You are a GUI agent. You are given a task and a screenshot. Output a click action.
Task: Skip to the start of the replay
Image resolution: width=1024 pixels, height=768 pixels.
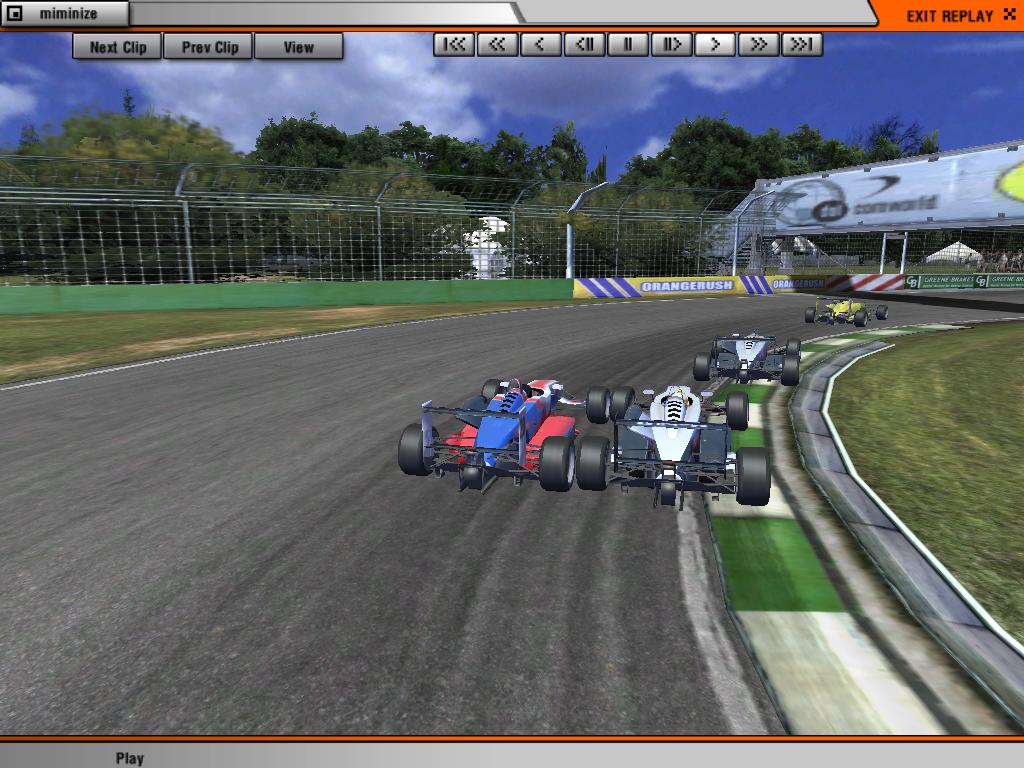pyautogui.click(x=454, y=44)
